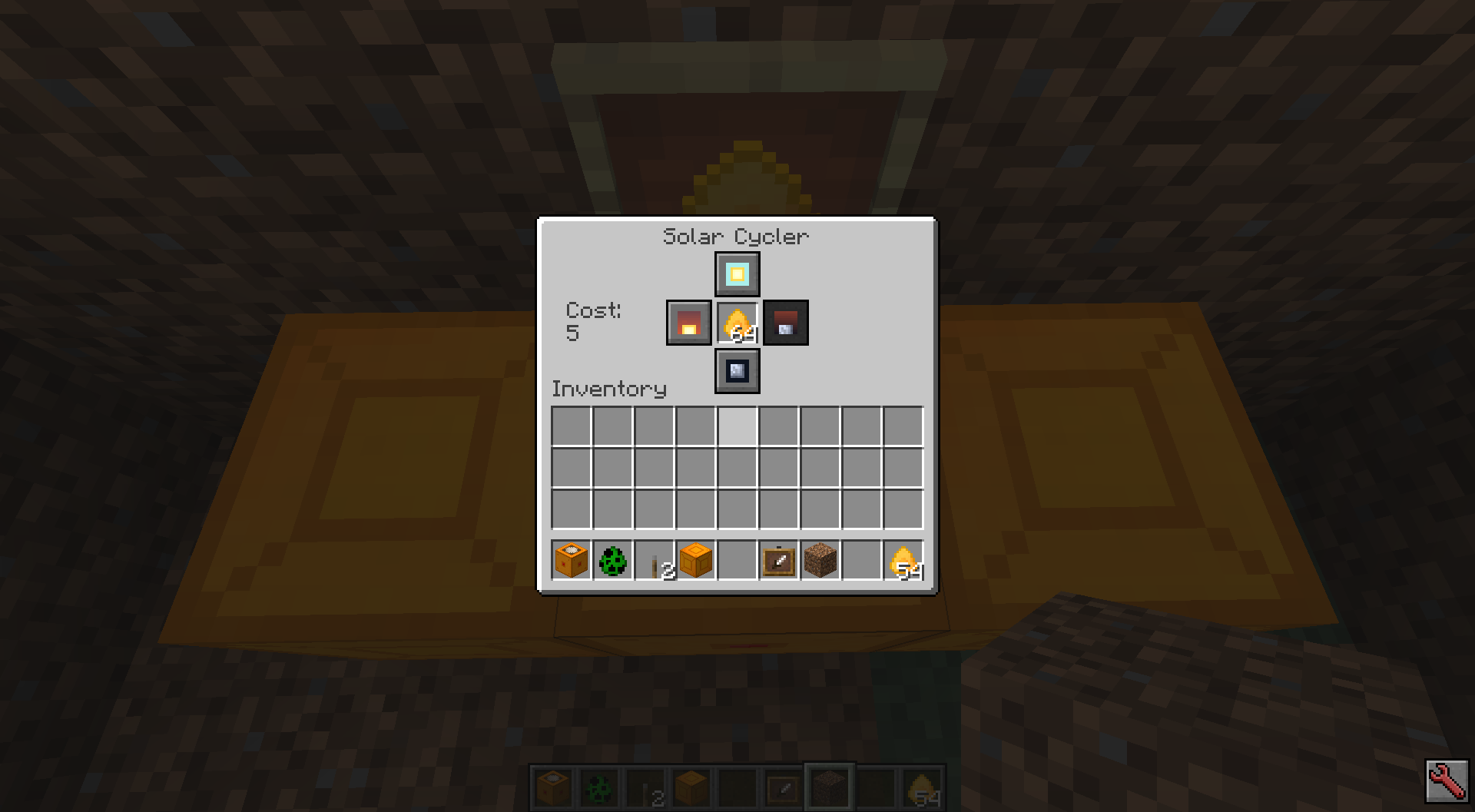1475x812 pixels.
Task: Grab the green spawn egg from the hotbar
Action: click(x=612, y=561)
